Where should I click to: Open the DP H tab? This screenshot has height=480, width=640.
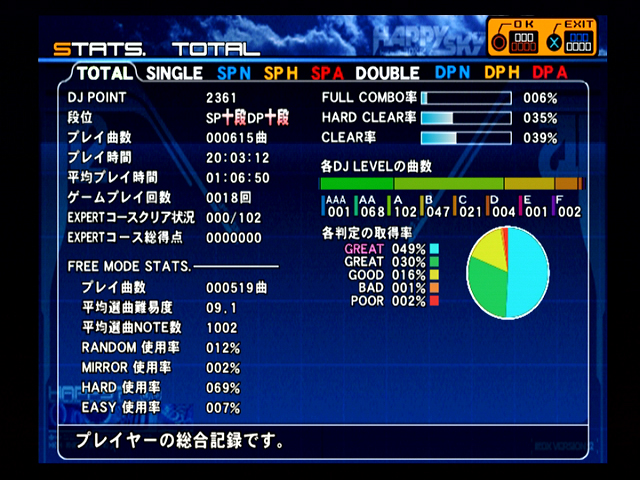pyautogui.click(x=502, y=73)
